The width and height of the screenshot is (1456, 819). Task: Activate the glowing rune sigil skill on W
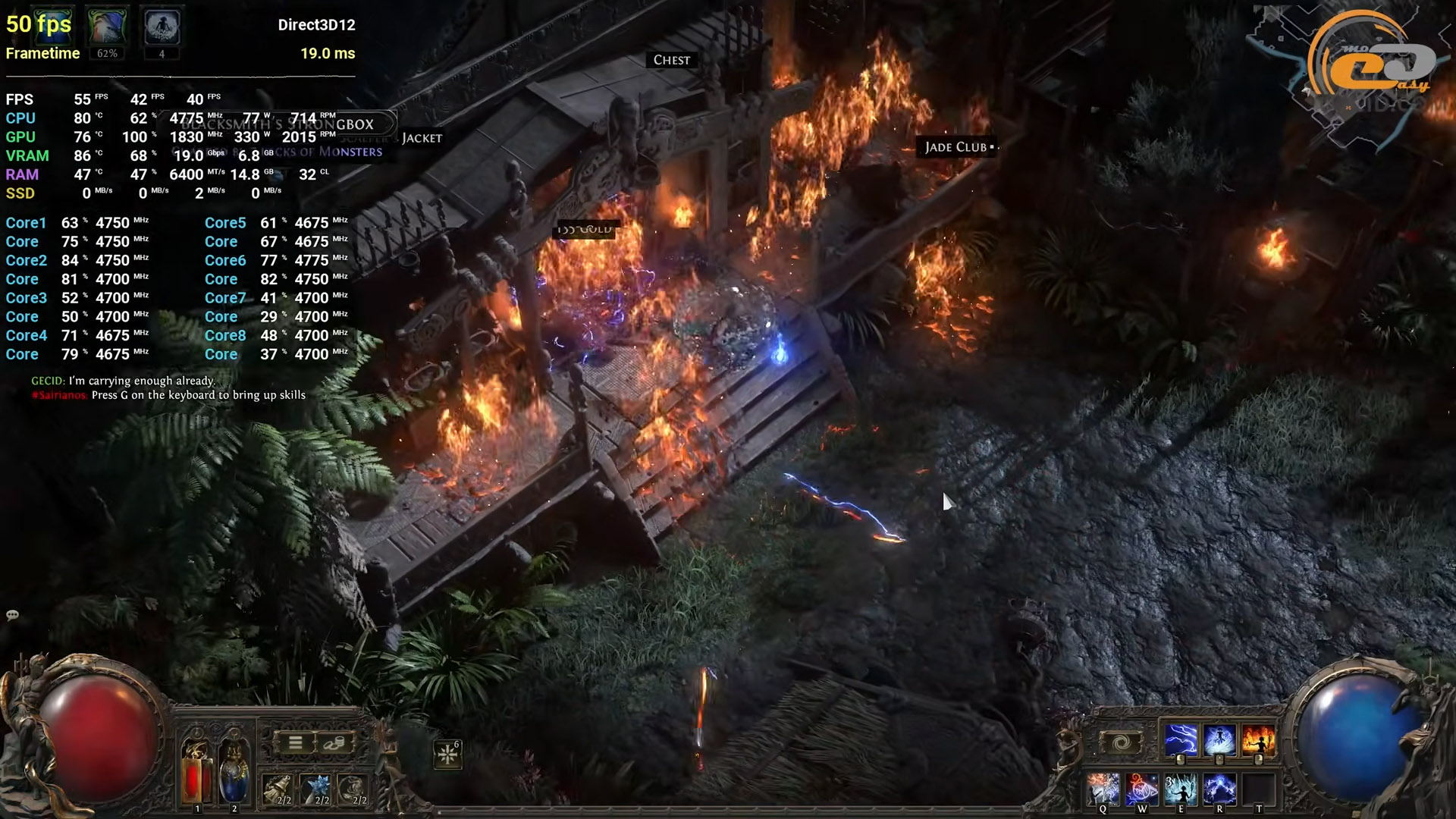(1142, 789)
